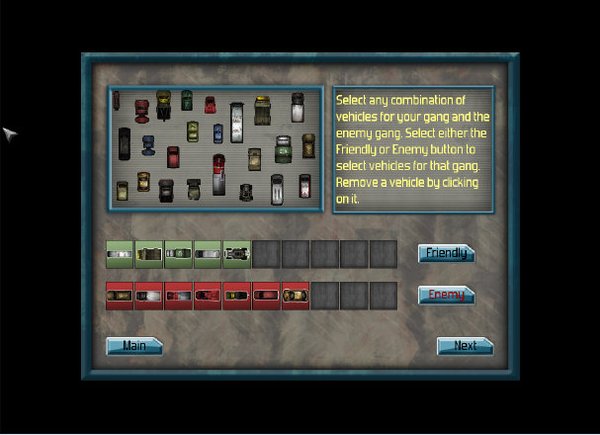Select the Friendly gang button

445,253
